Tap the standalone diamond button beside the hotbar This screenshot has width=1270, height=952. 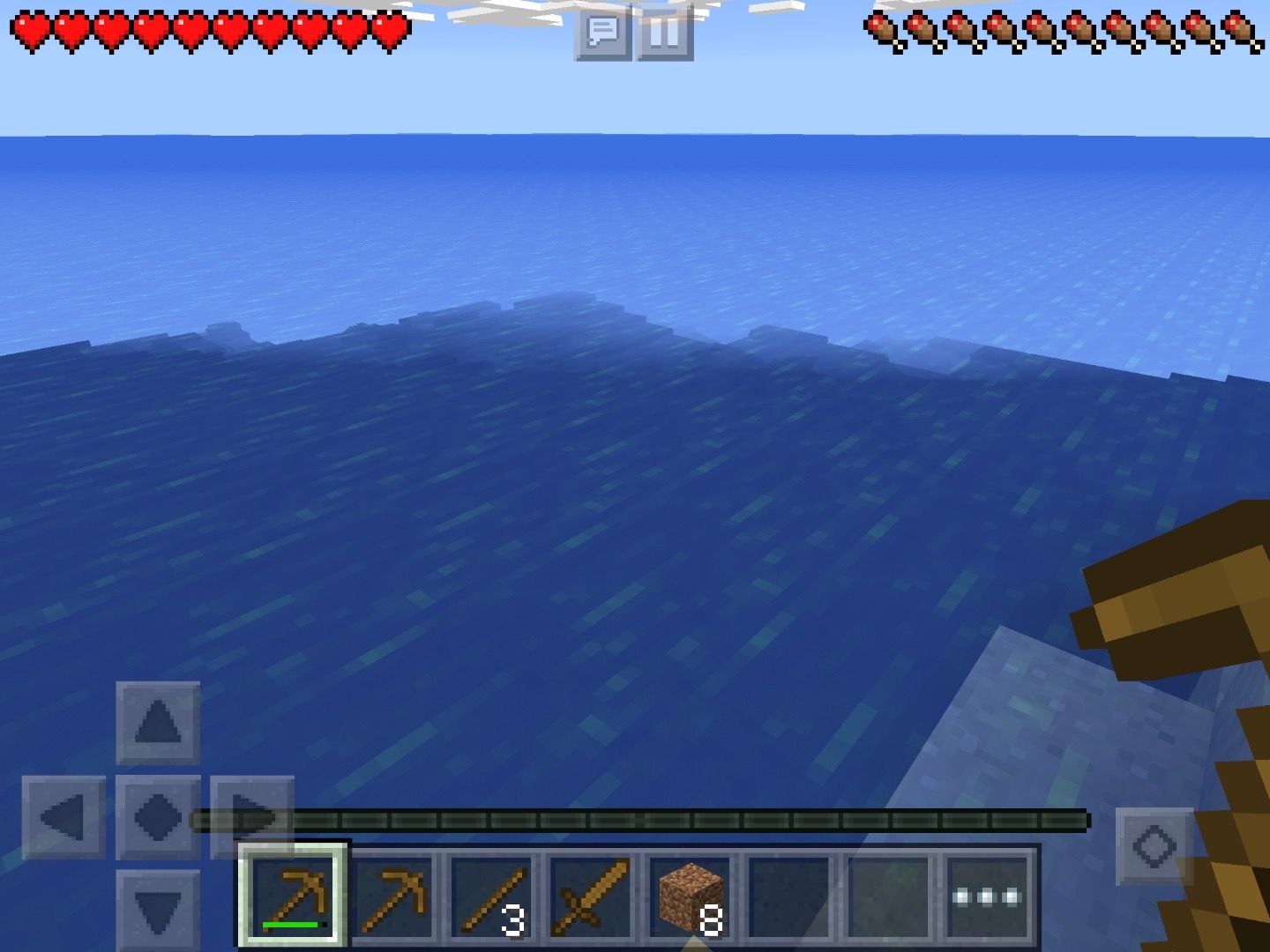1154,846
